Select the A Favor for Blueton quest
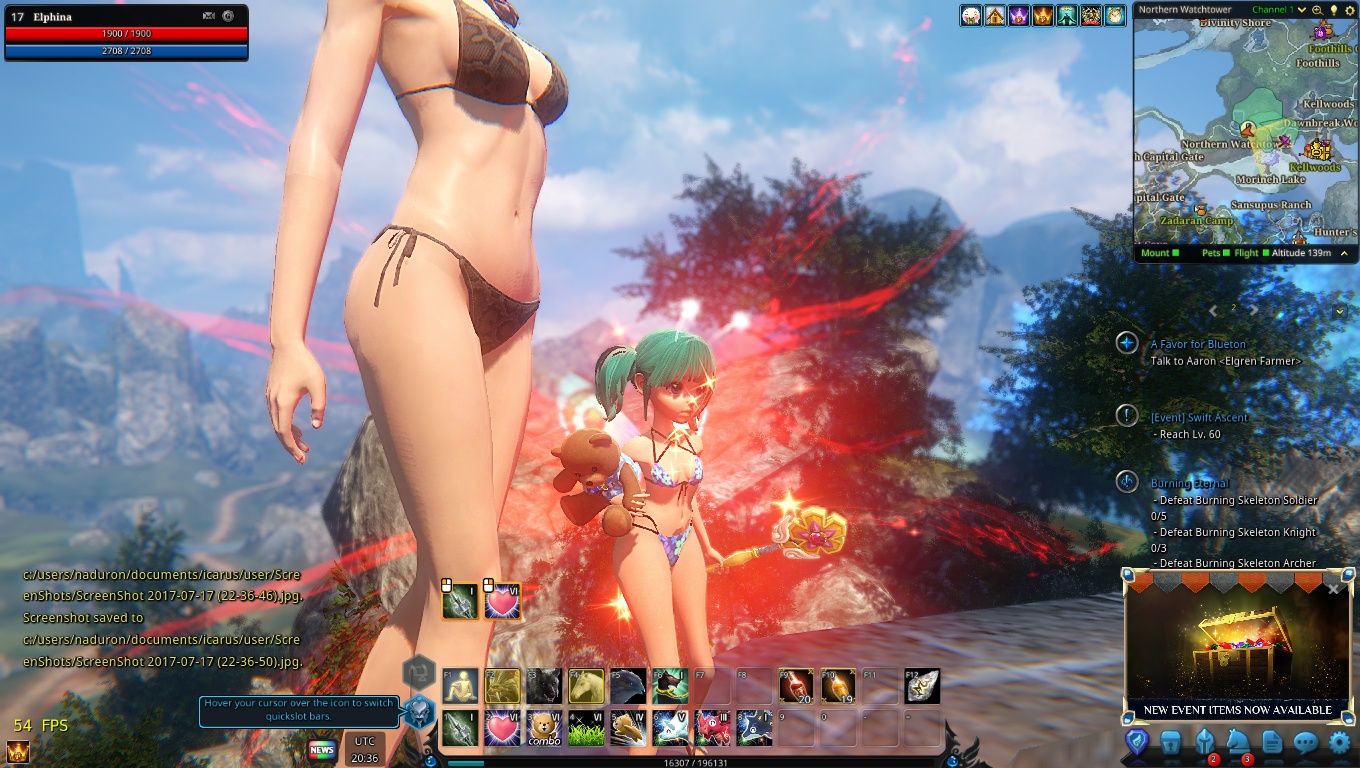This screenshot has height=768, width=1360. point(1198,344)
